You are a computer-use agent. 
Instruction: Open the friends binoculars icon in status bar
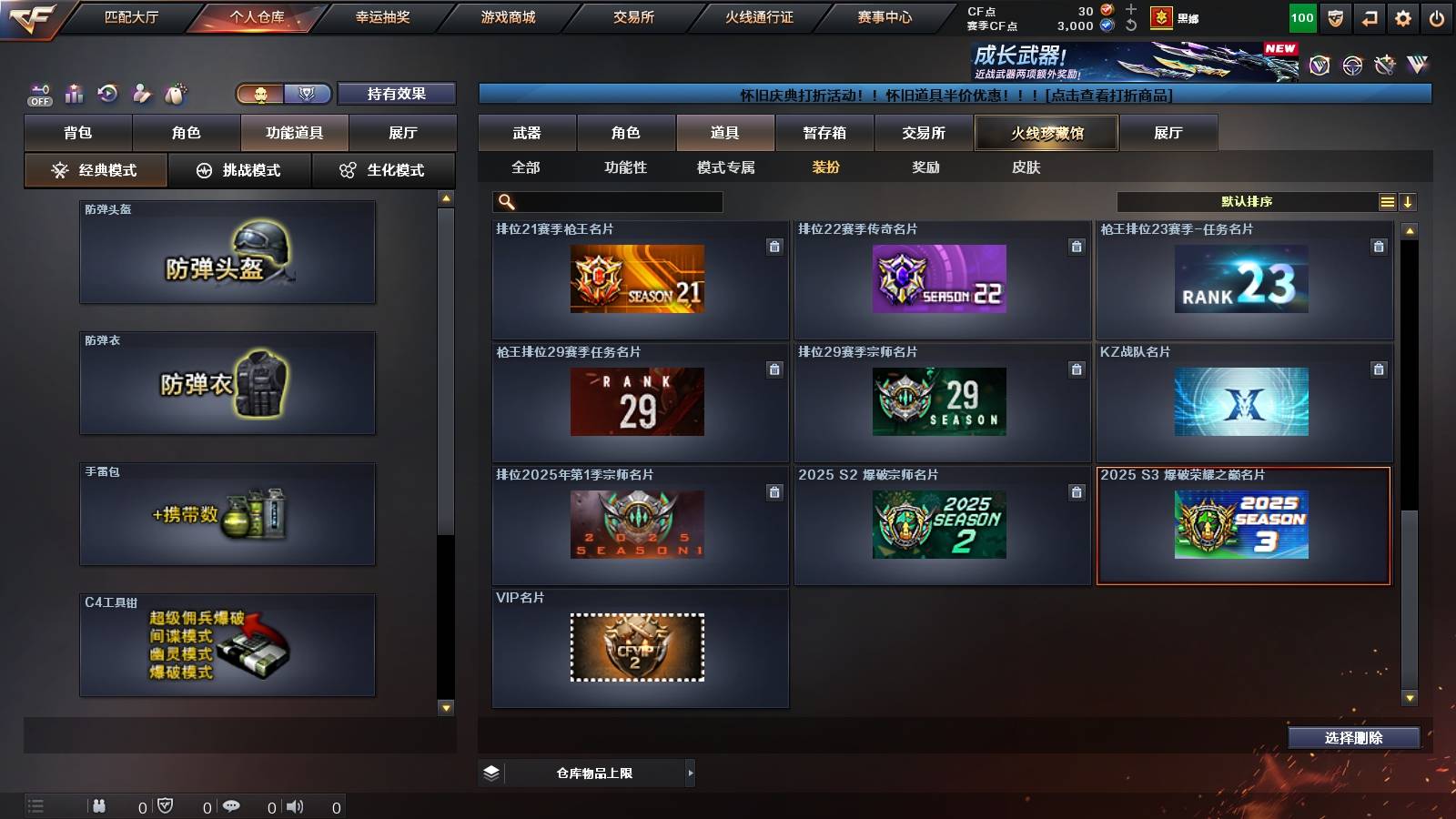[x=100, y=804]
